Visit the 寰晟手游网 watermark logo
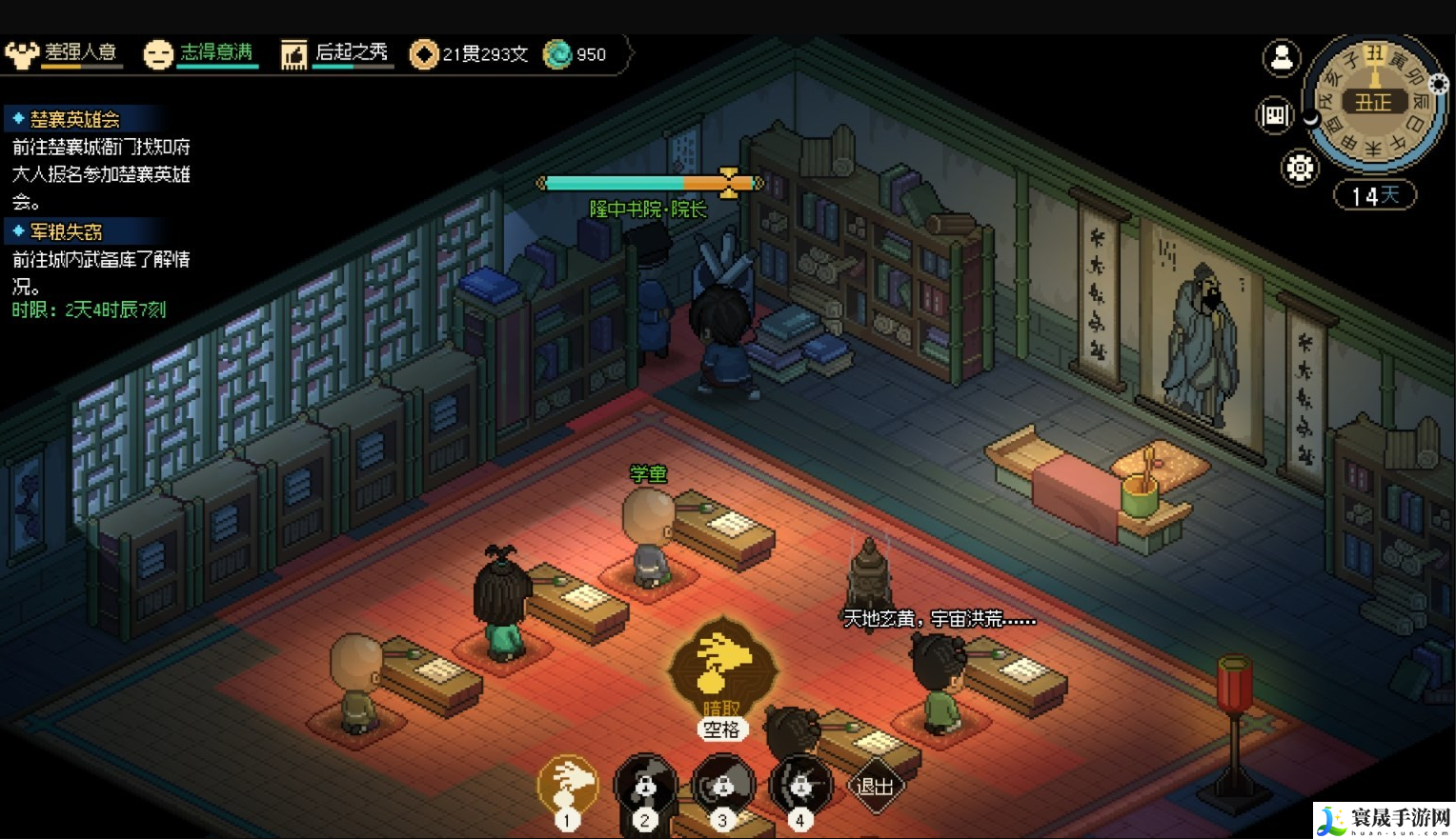 (x=1384, y=820)
